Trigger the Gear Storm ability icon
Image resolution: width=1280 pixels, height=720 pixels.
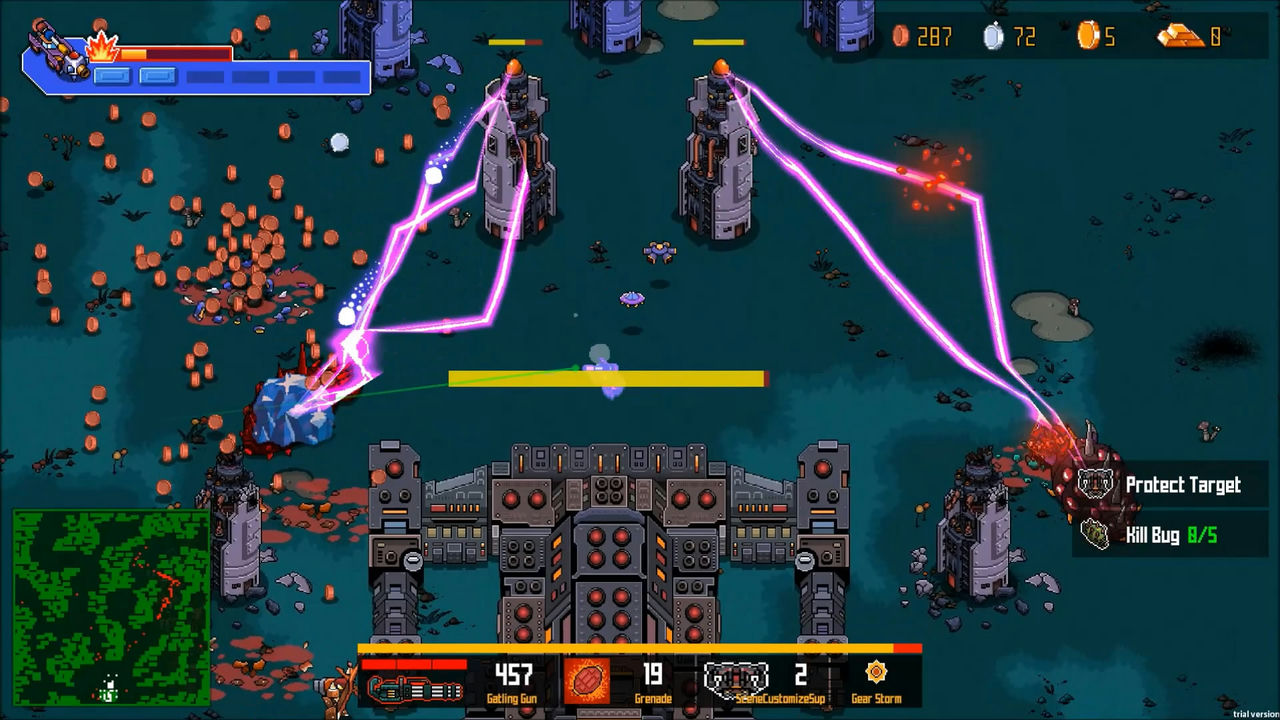pos(876,673)
